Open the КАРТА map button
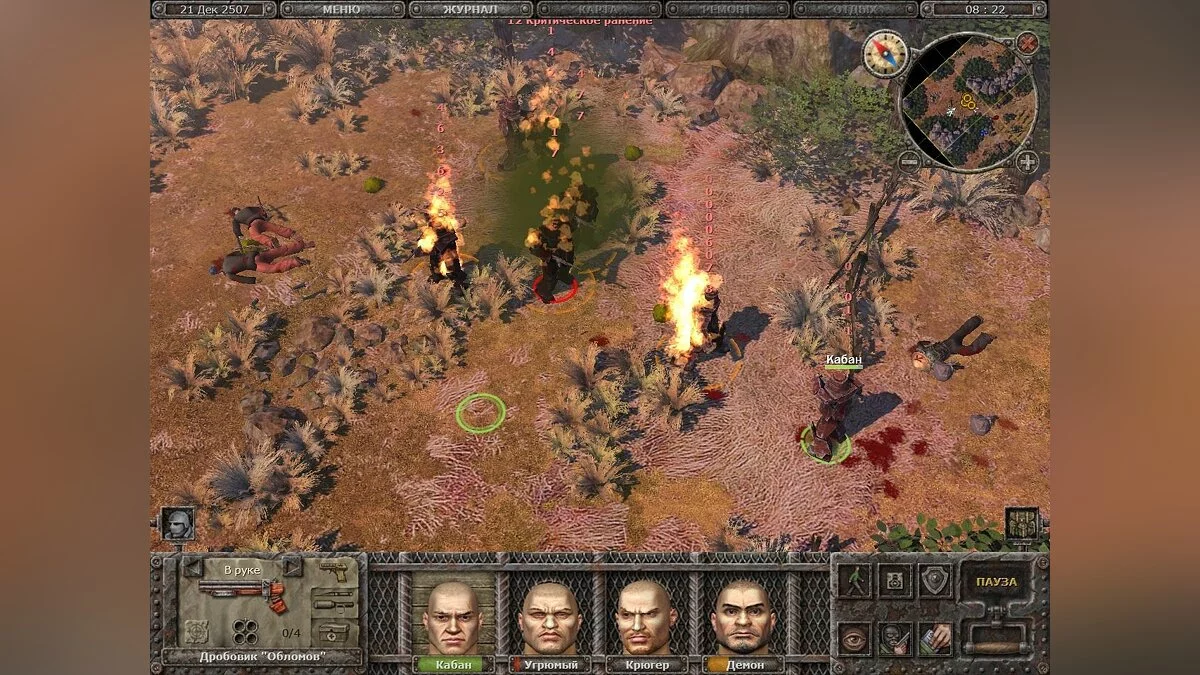 598,9
